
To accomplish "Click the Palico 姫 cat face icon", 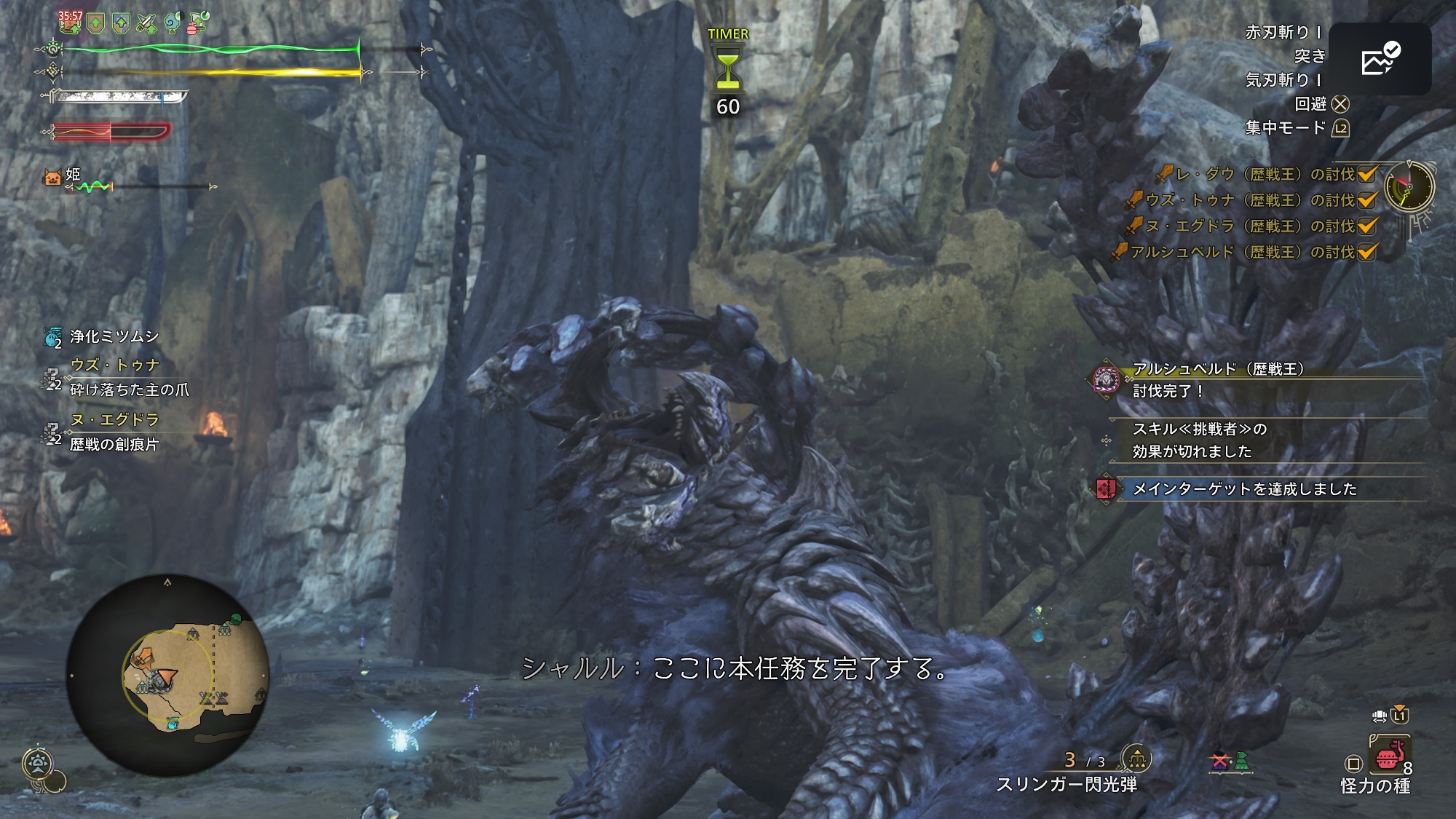I will pos(52,176).
